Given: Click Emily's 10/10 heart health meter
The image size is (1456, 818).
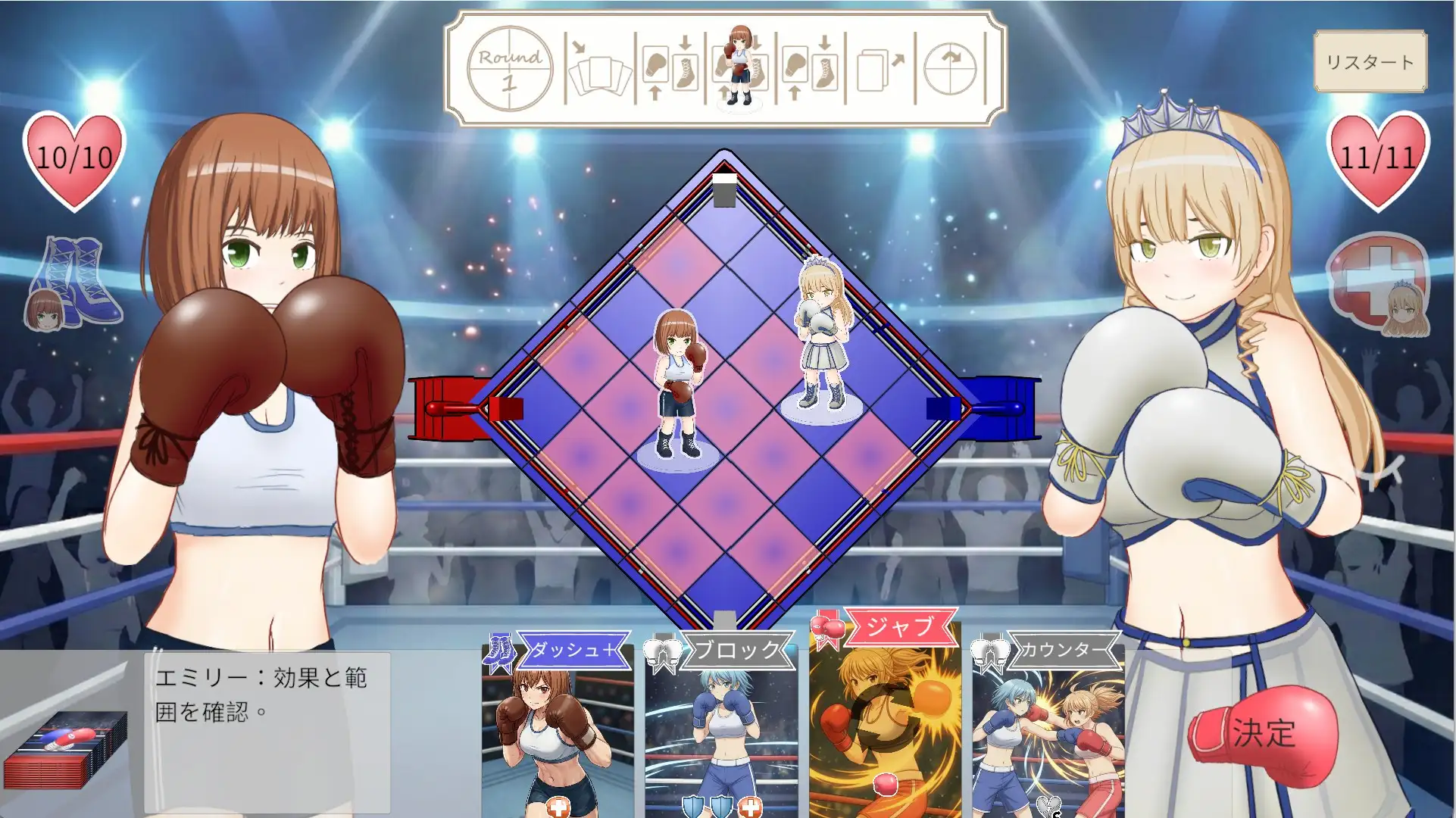Looking at the screenshot, I should (x=73, y=159).
